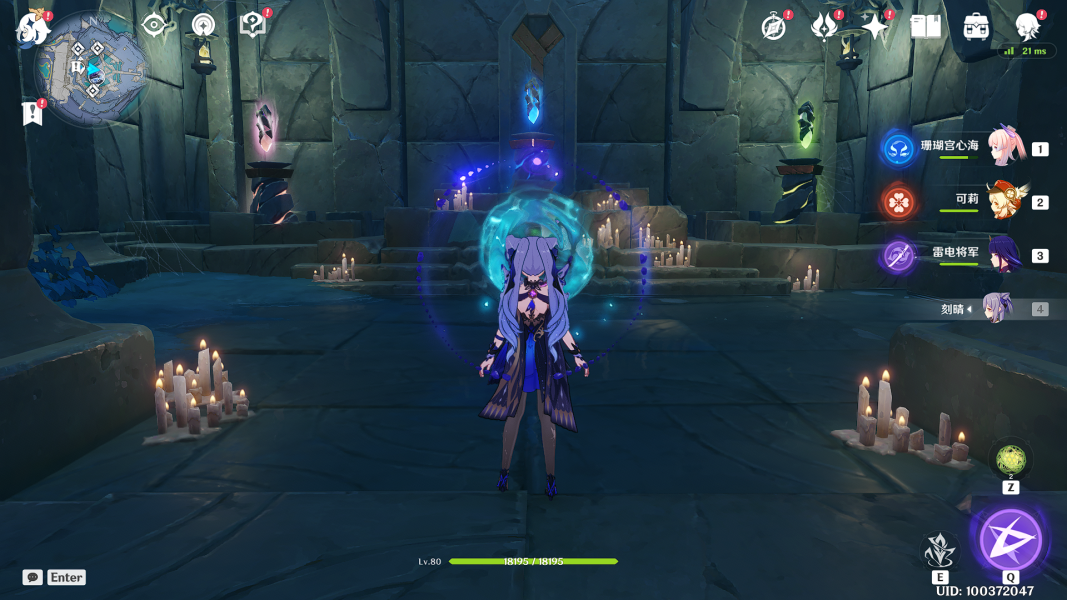This screenshot has height=600, width=1067.
Task: Switch to party member 雷电将军
Action: coord(1003,255)
